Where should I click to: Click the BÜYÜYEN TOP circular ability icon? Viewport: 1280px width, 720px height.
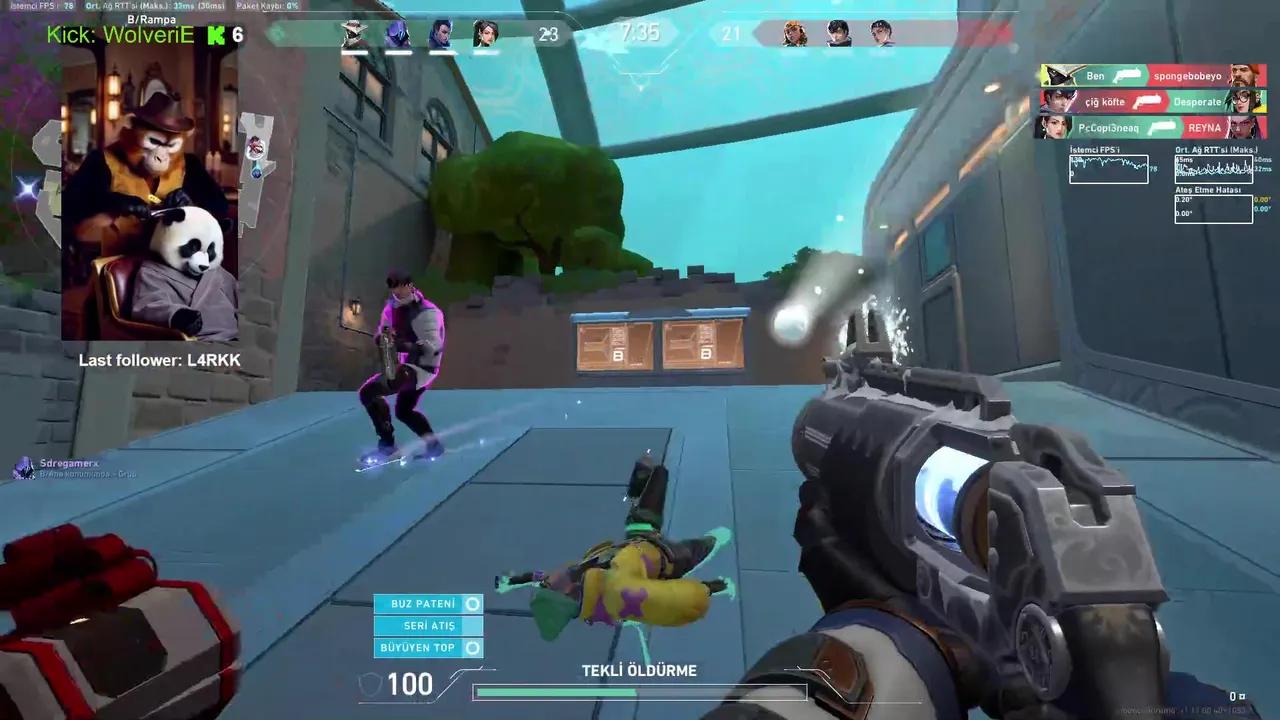click(x=475, y=647)
